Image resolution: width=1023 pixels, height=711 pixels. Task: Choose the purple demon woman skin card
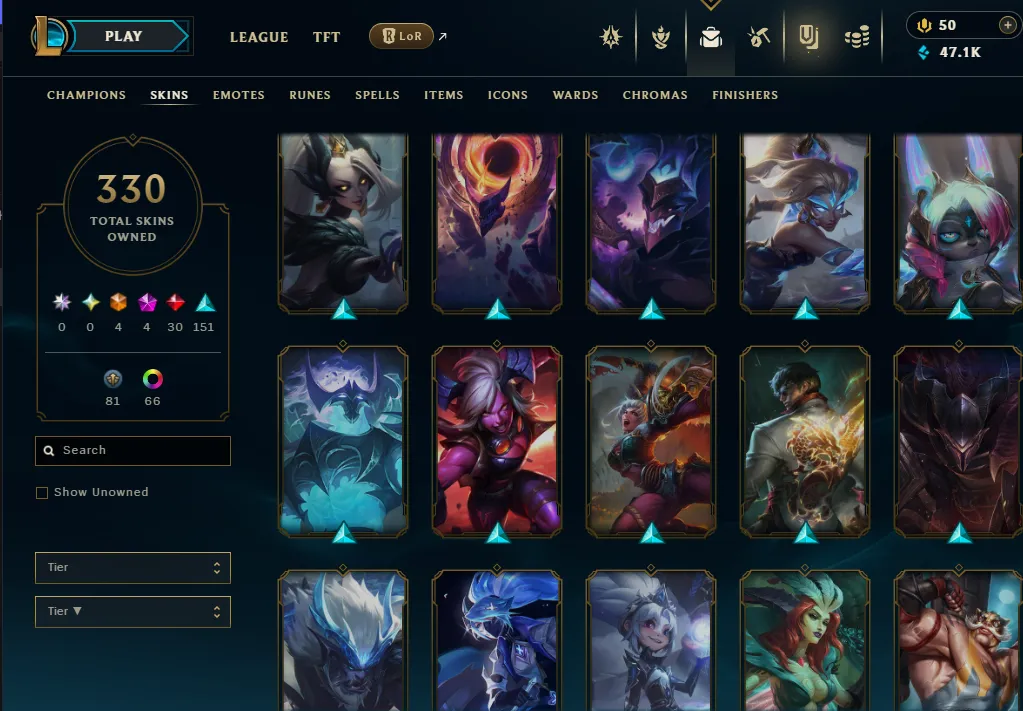[497, 440]
